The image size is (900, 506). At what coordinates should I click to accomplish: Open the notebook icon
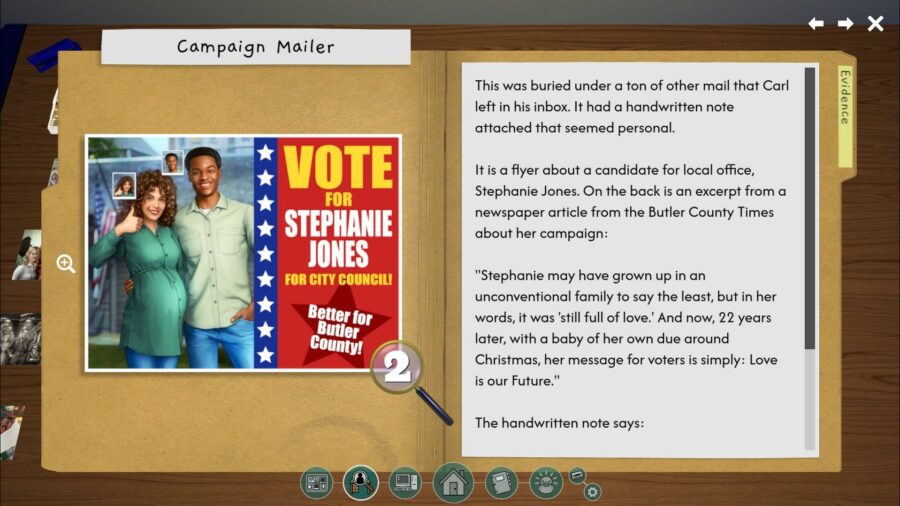coord(501,483)
